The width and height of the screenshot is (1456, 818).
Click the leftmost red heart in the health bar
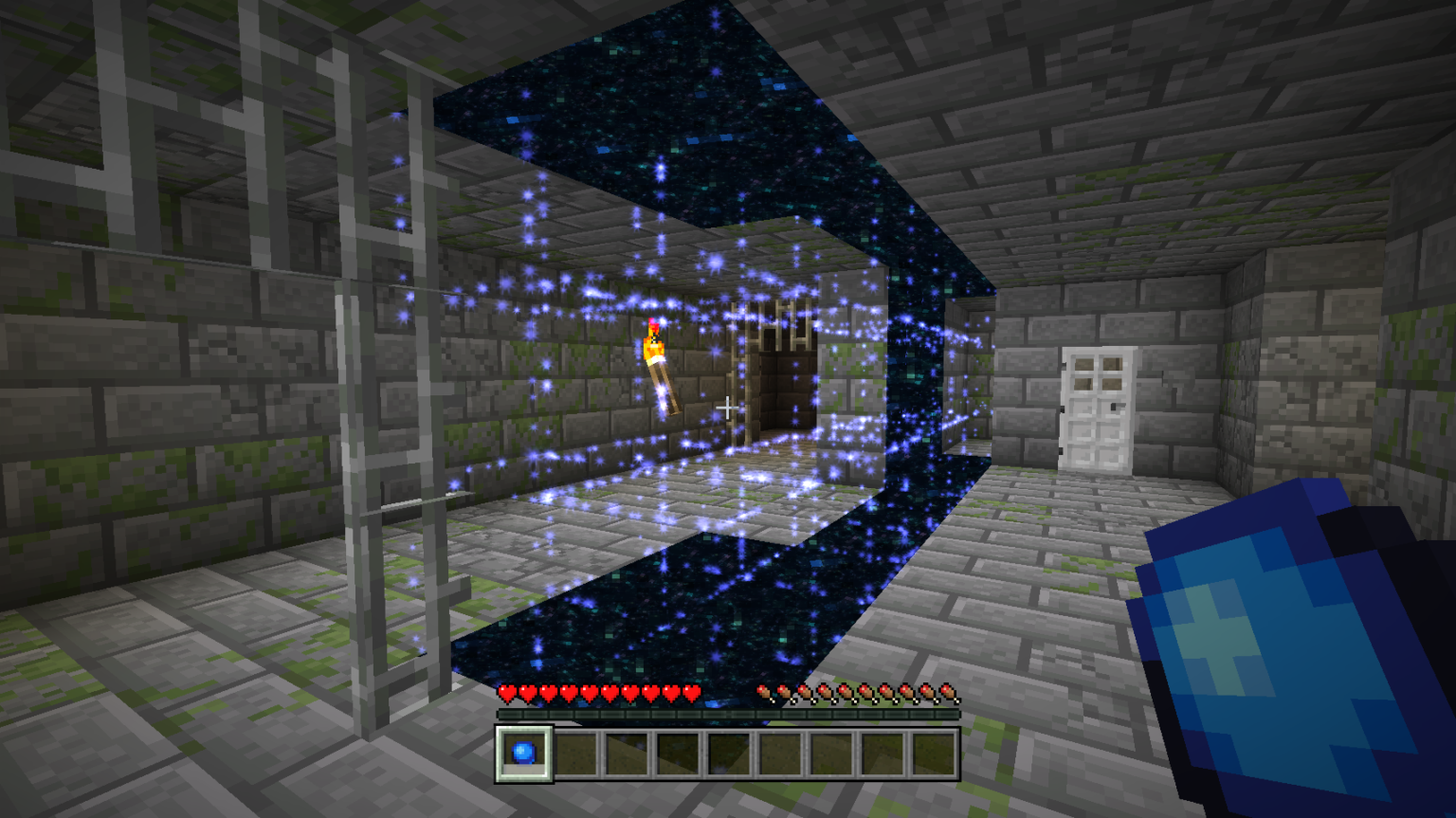[x=505, y=692]
